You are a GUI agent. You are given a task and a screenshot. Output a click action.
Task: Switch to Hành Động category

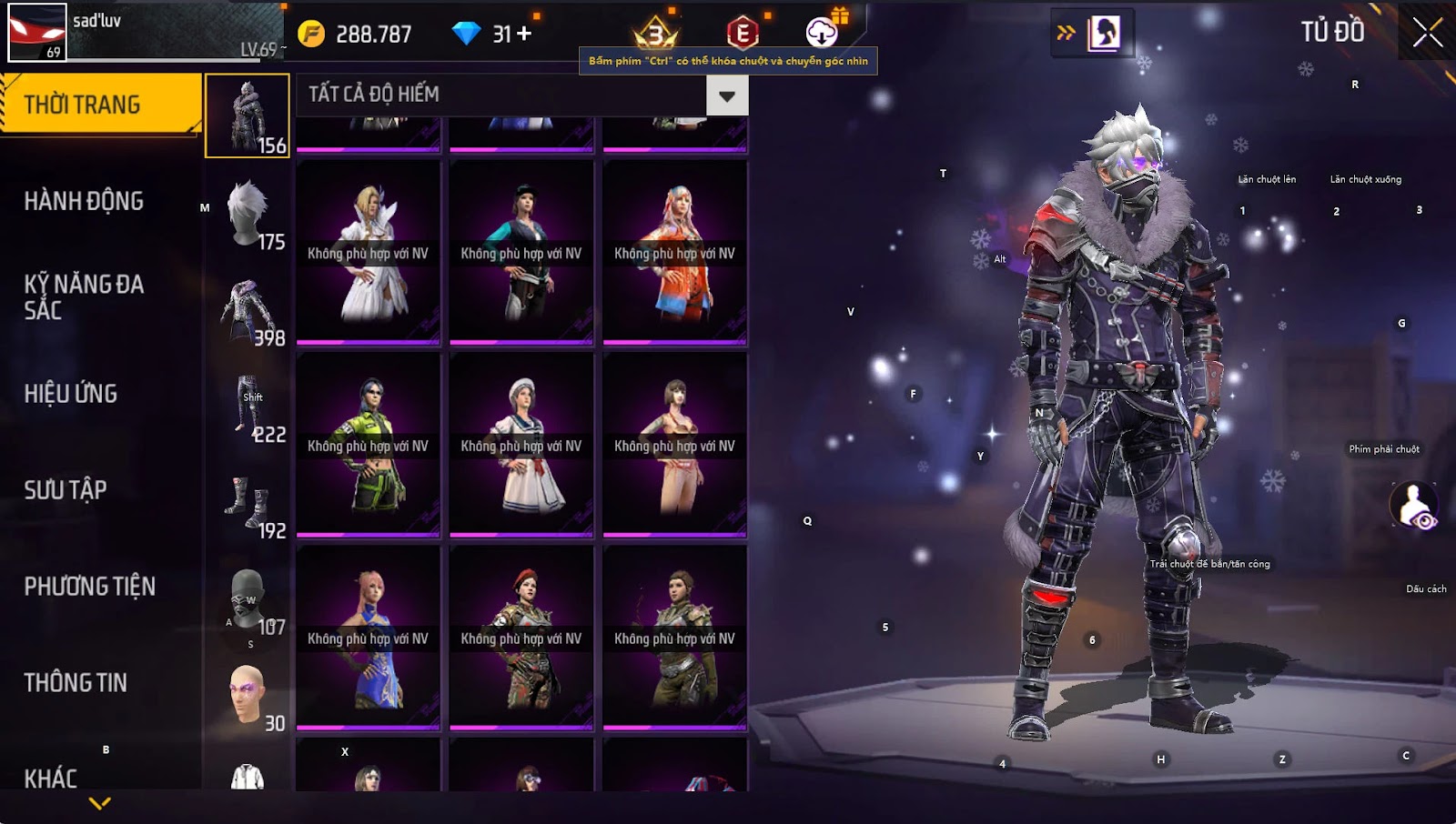tap(84, 201)
